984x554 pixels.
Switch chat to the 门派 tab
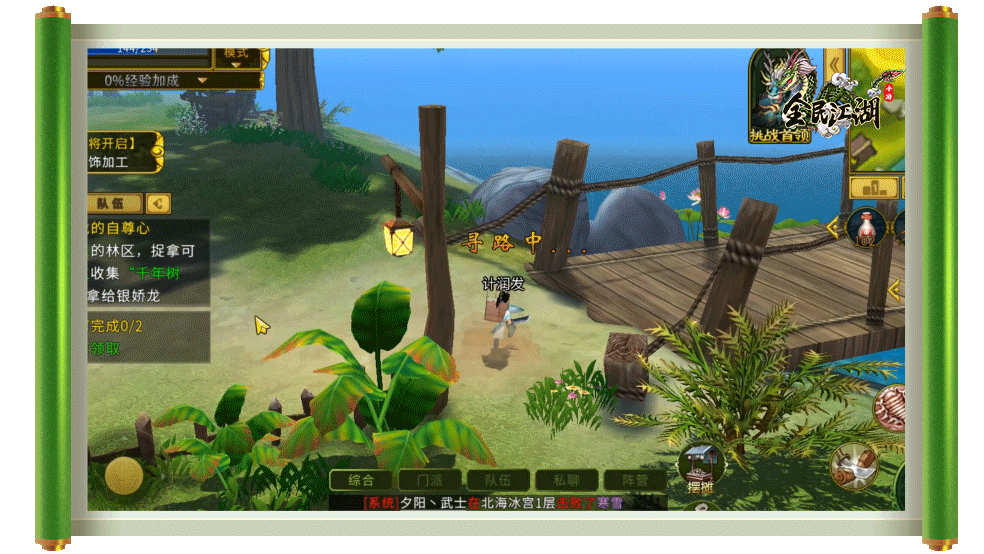(x=430, y=481)
